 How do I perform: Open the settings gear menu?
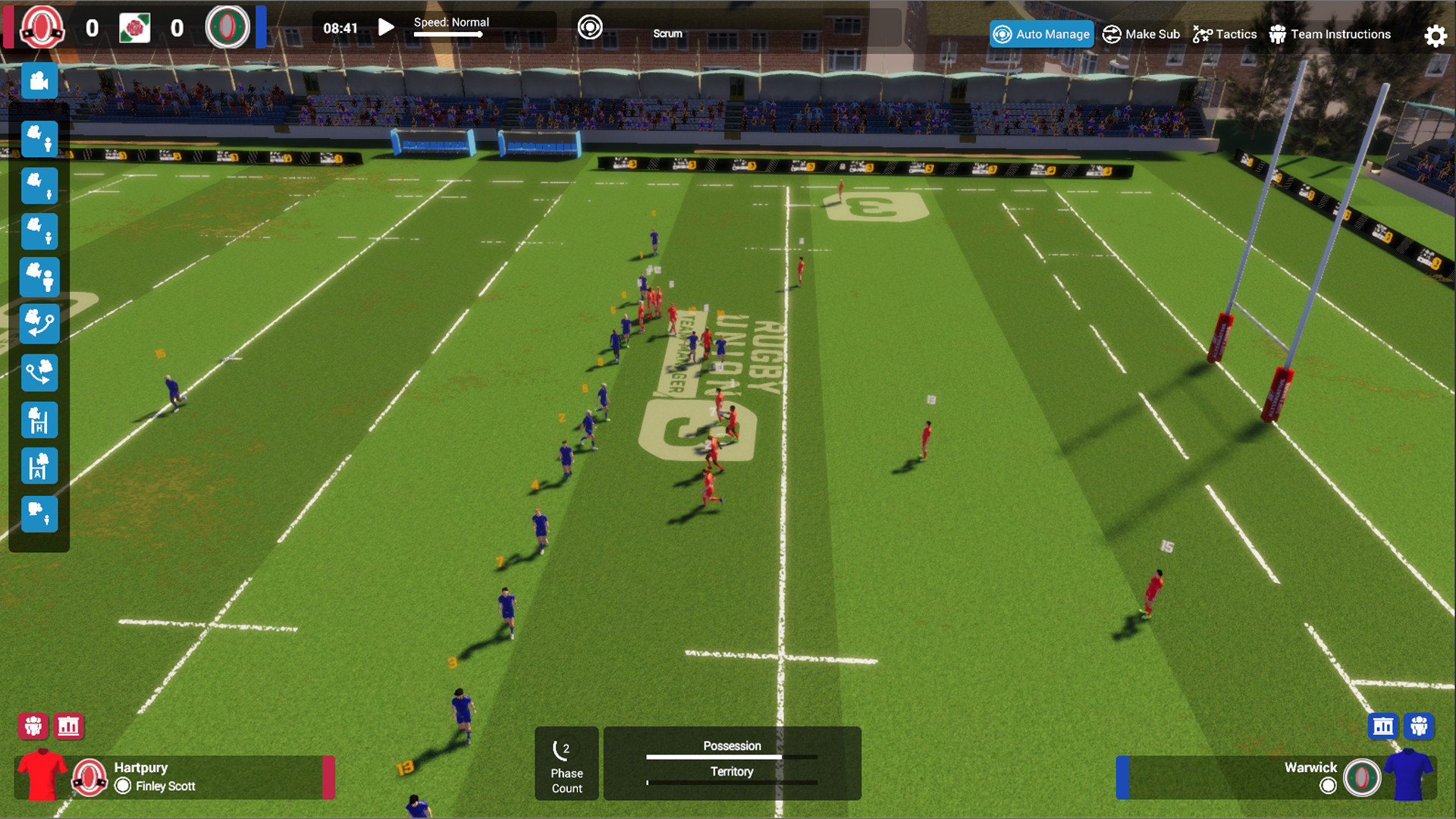point(1434,35)
